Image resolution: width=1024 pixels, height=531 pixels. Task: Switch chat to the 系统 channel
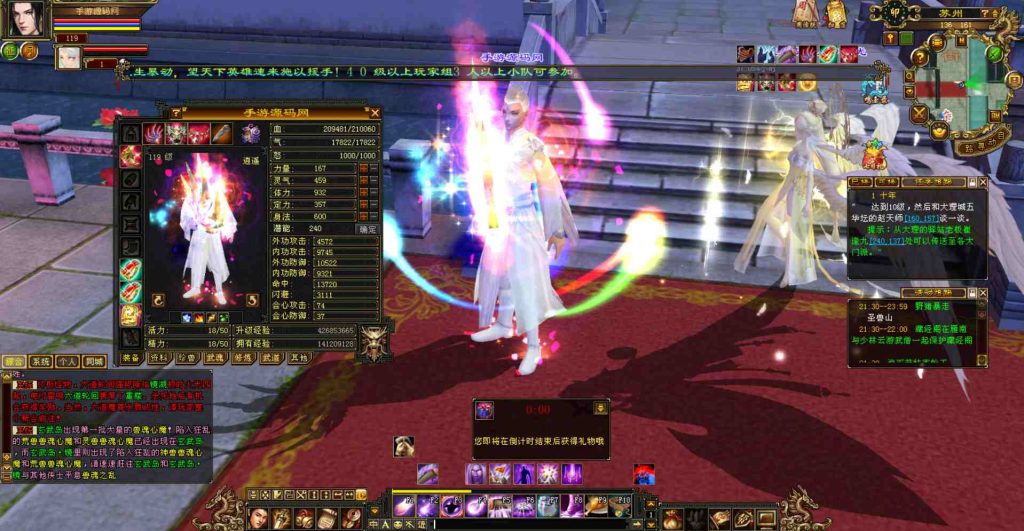coord(40,361)
